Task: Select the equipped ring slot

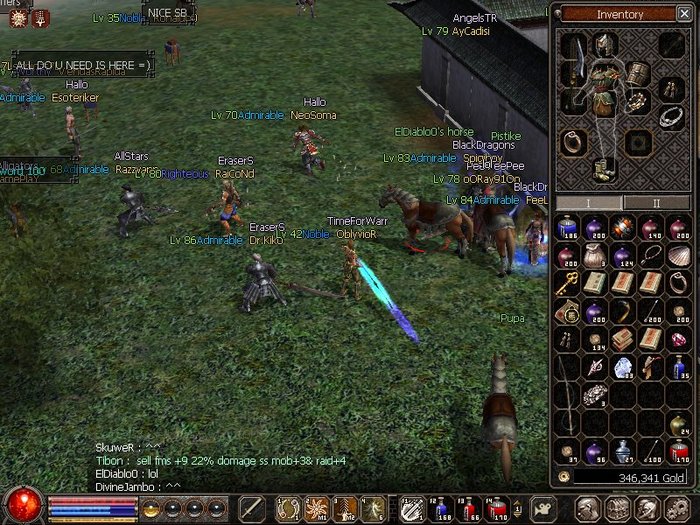Action: 573,141
